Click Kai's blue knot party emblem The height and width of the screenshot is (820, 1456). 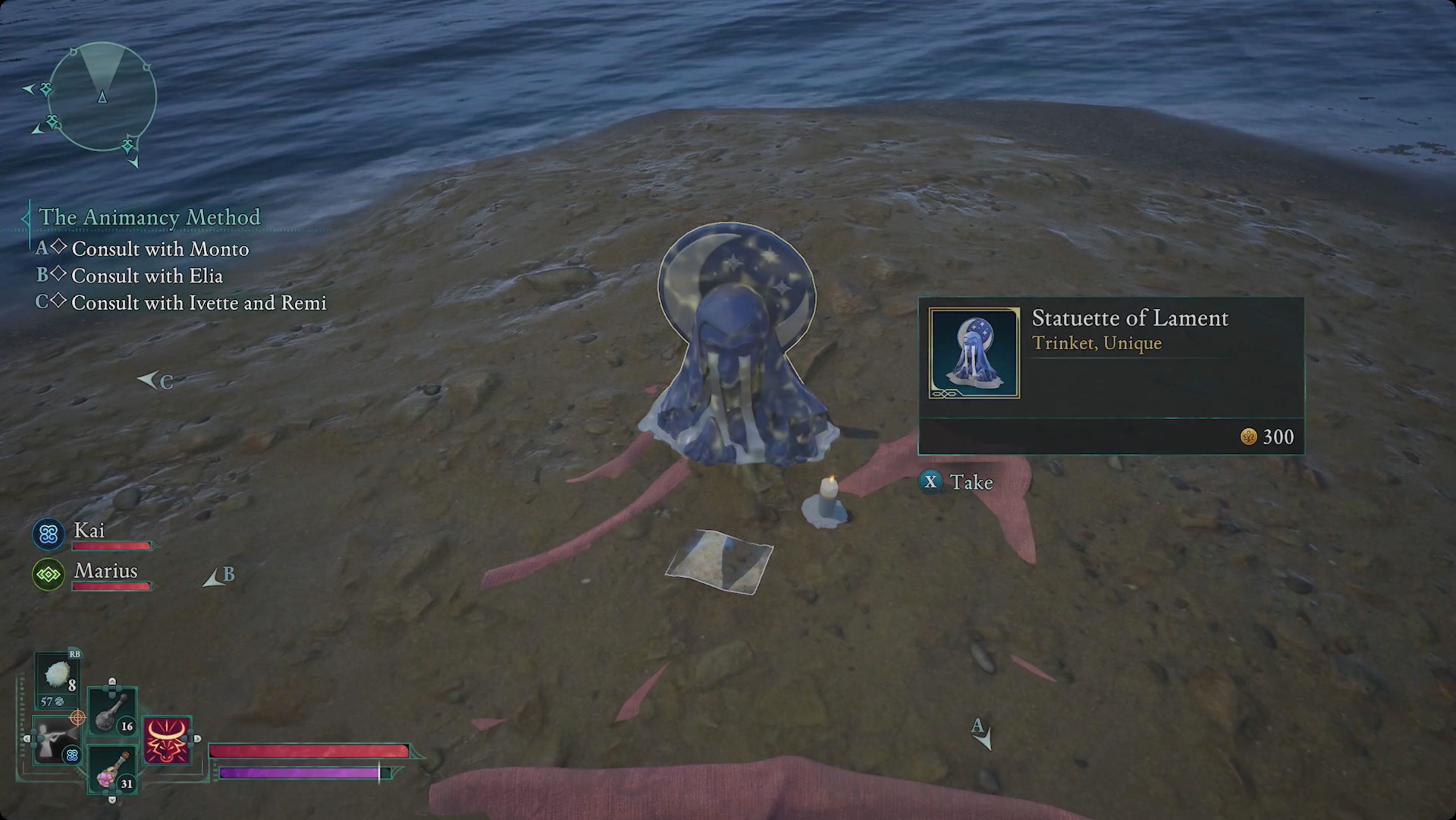coord(49,533)
